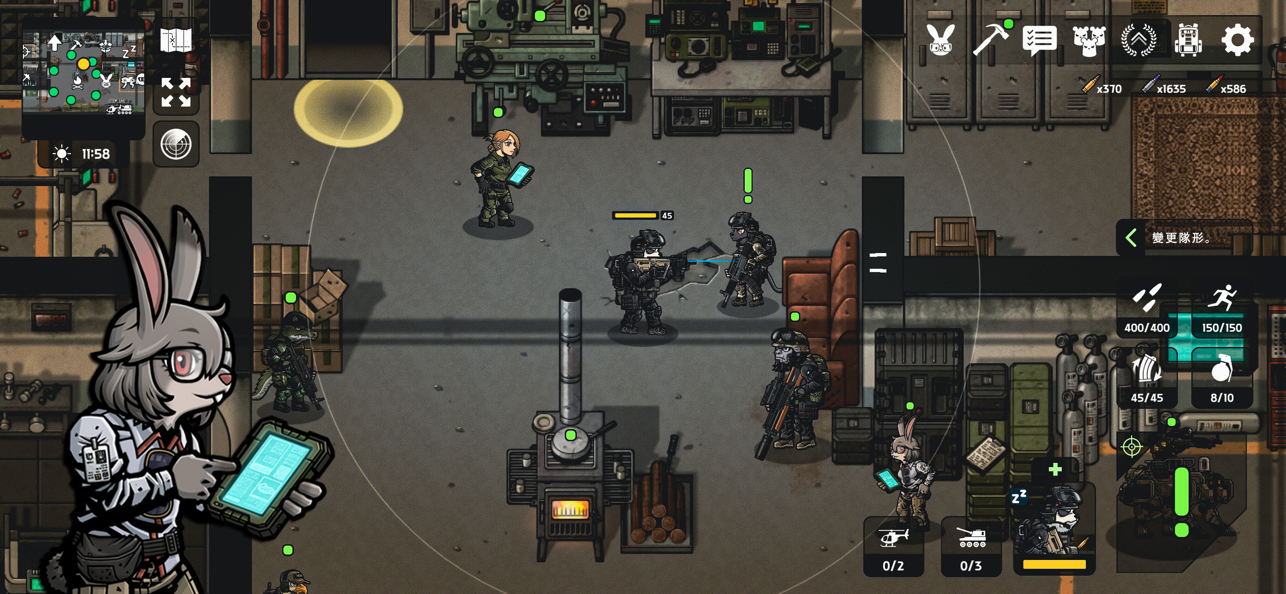Collapse the change-formation hint panel arrow
The height and width of the screenshot is (594, 1286).
click(x=1131, y=238)
